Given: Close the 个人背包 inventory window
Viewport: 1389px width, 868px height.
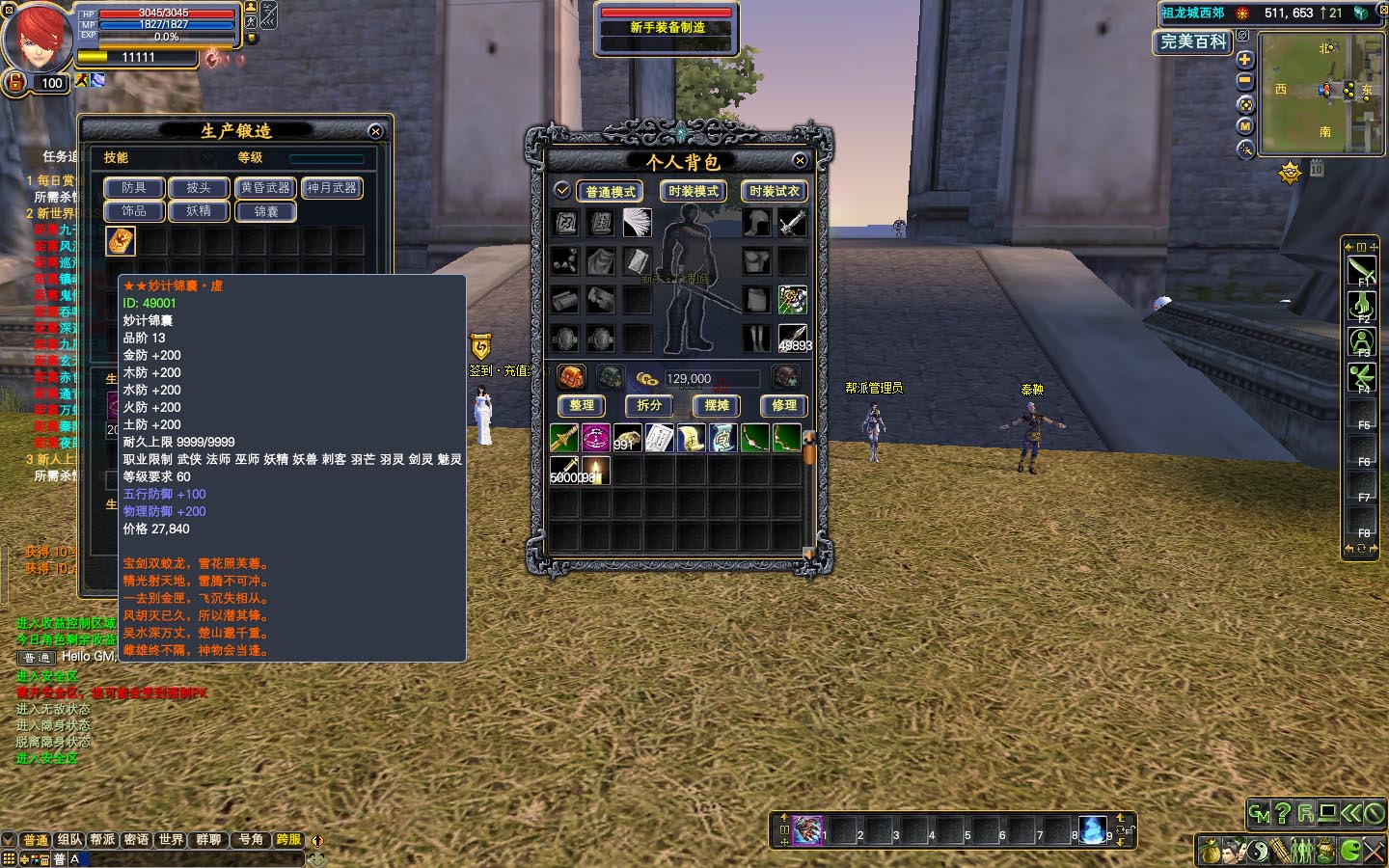Looking at the screenshot, I should point(800,161).
